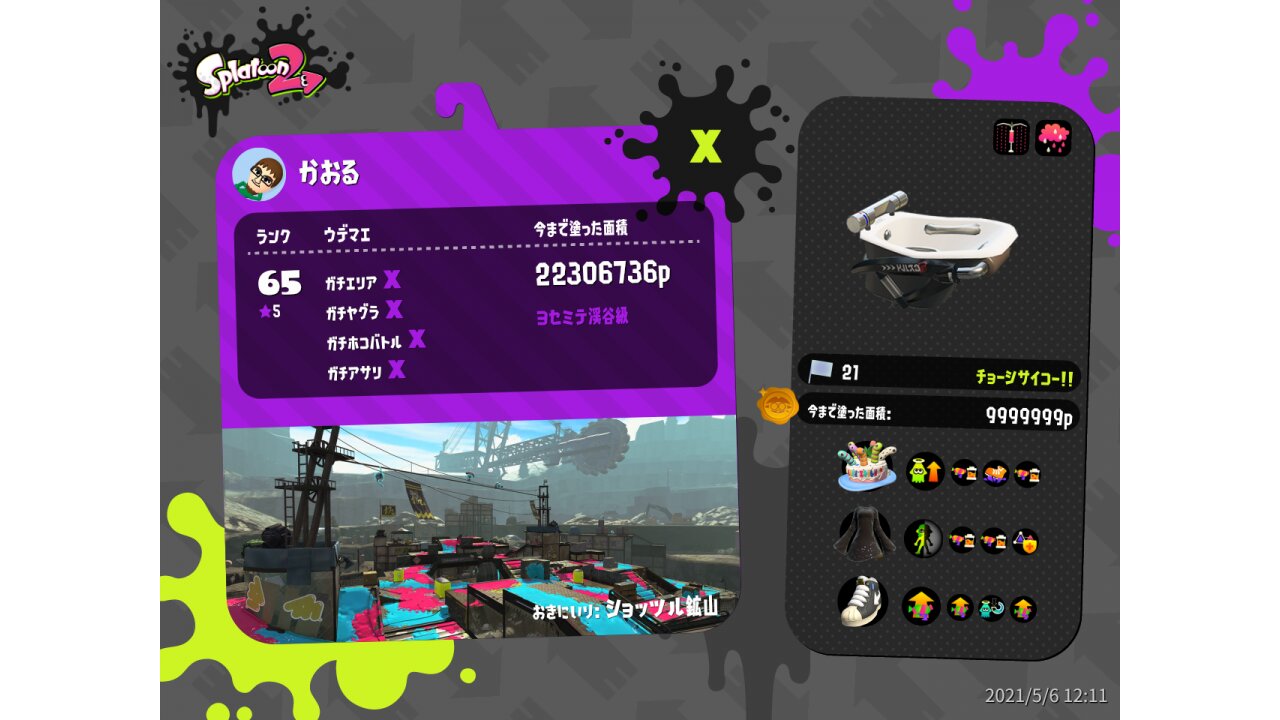Tap the Sprinkler sub weapon icon
1280x720 pixels.
[x=1011, y=137]
